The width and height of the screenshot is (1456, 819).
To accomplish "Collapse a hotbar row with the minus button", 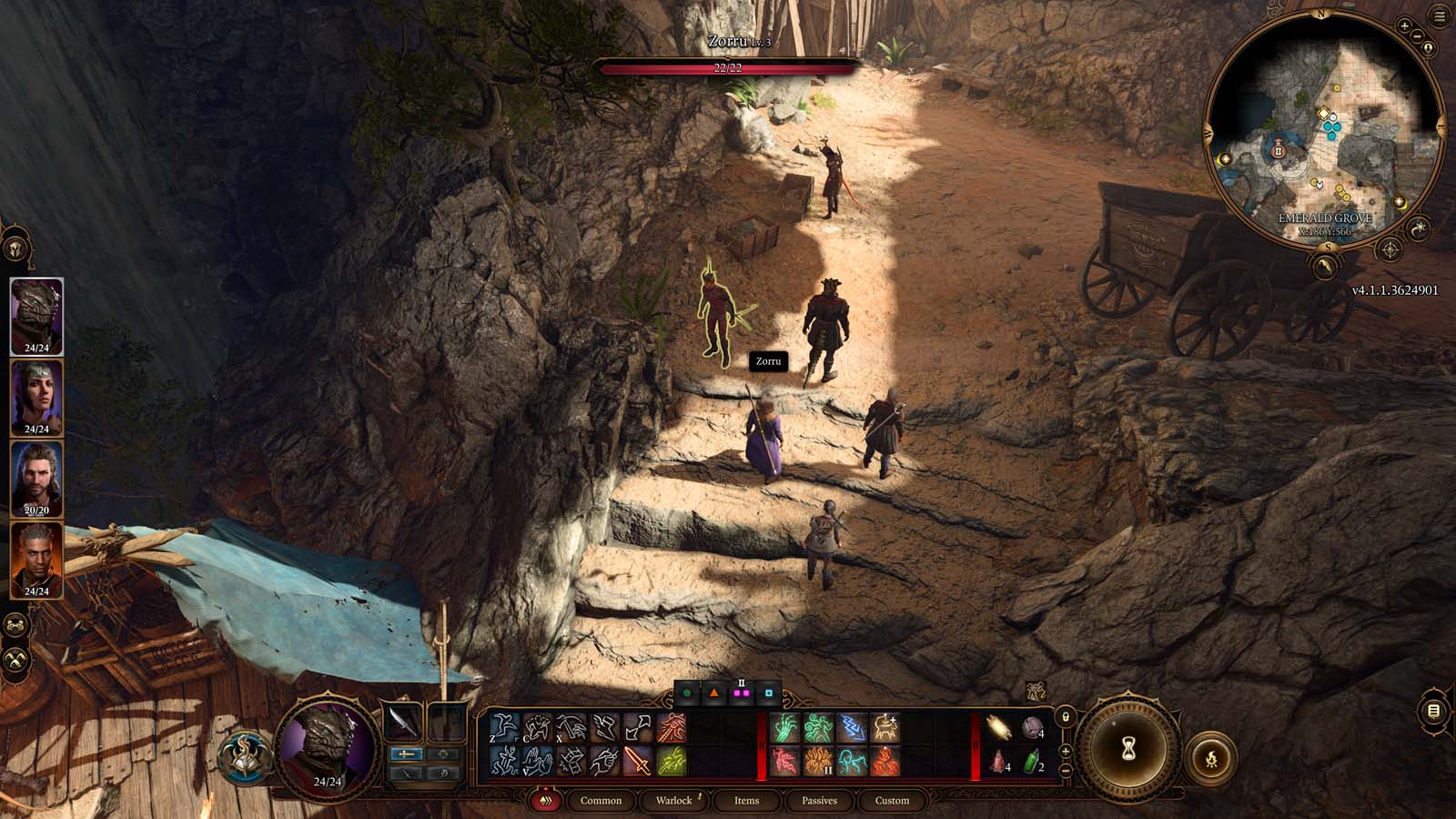I will pyautogui.click(x=1066, y=773).
